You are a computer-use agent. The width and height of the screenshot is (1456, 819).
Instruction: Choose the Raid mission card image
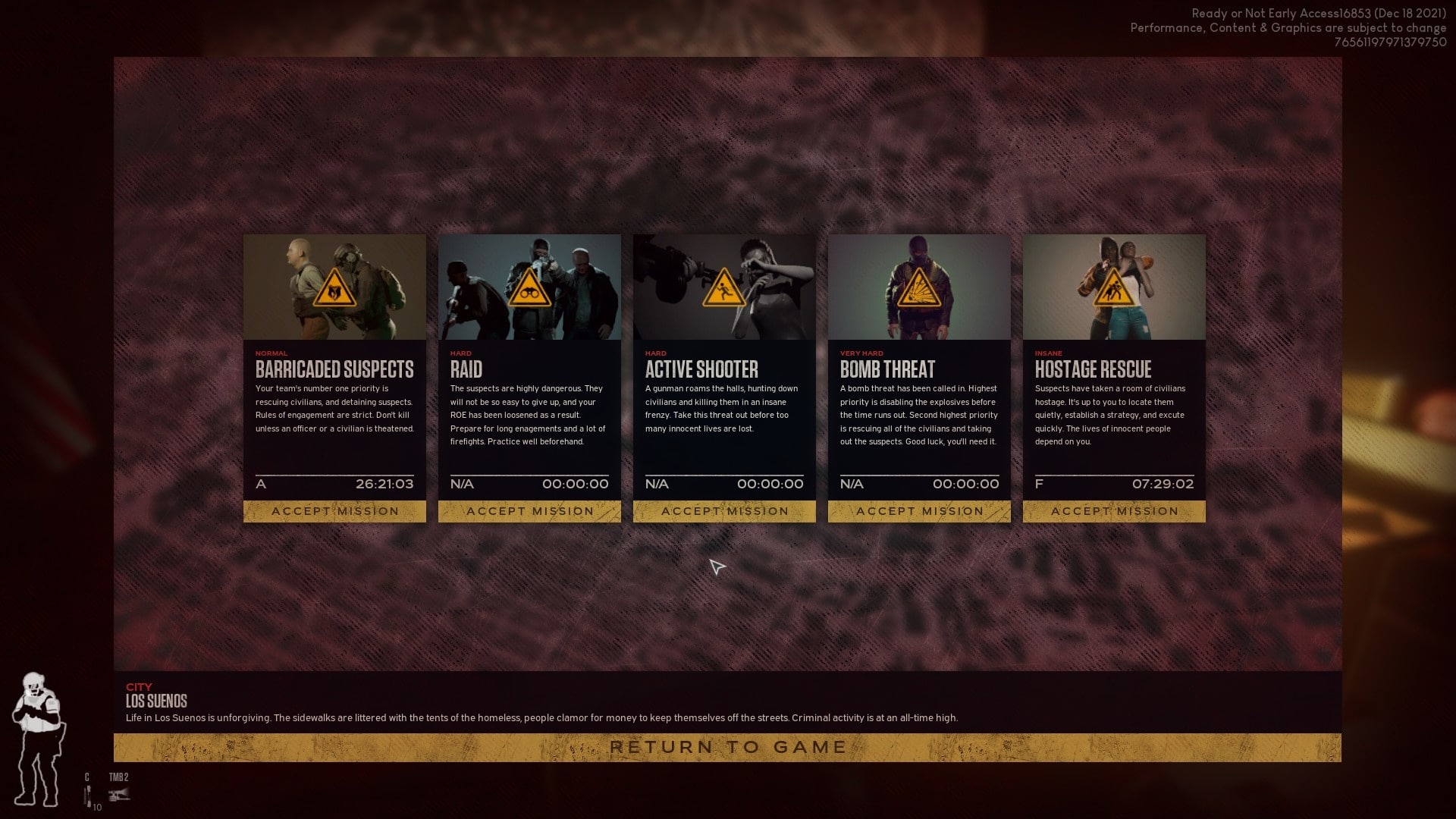[529, 287]
